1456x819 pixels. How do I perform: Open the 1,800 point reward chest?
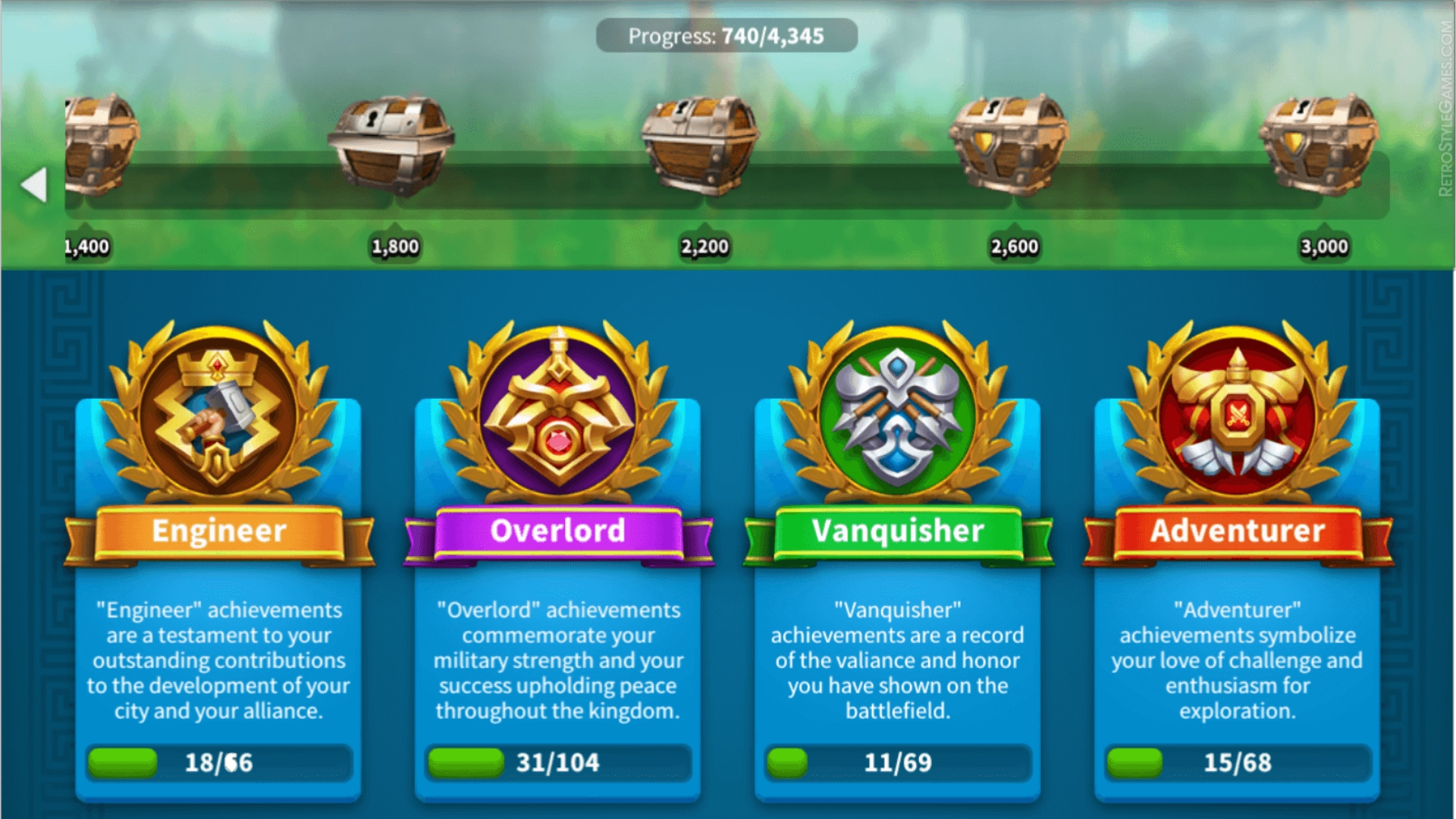point(391,144)
